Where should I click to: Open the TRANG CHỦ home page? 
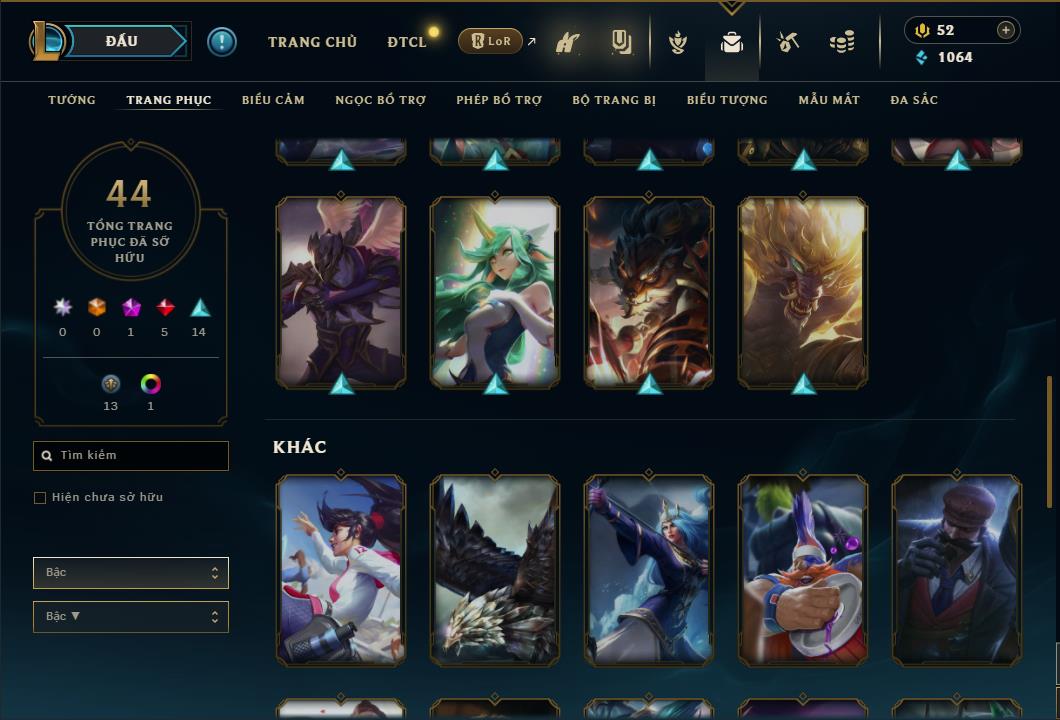click(312, 42)
